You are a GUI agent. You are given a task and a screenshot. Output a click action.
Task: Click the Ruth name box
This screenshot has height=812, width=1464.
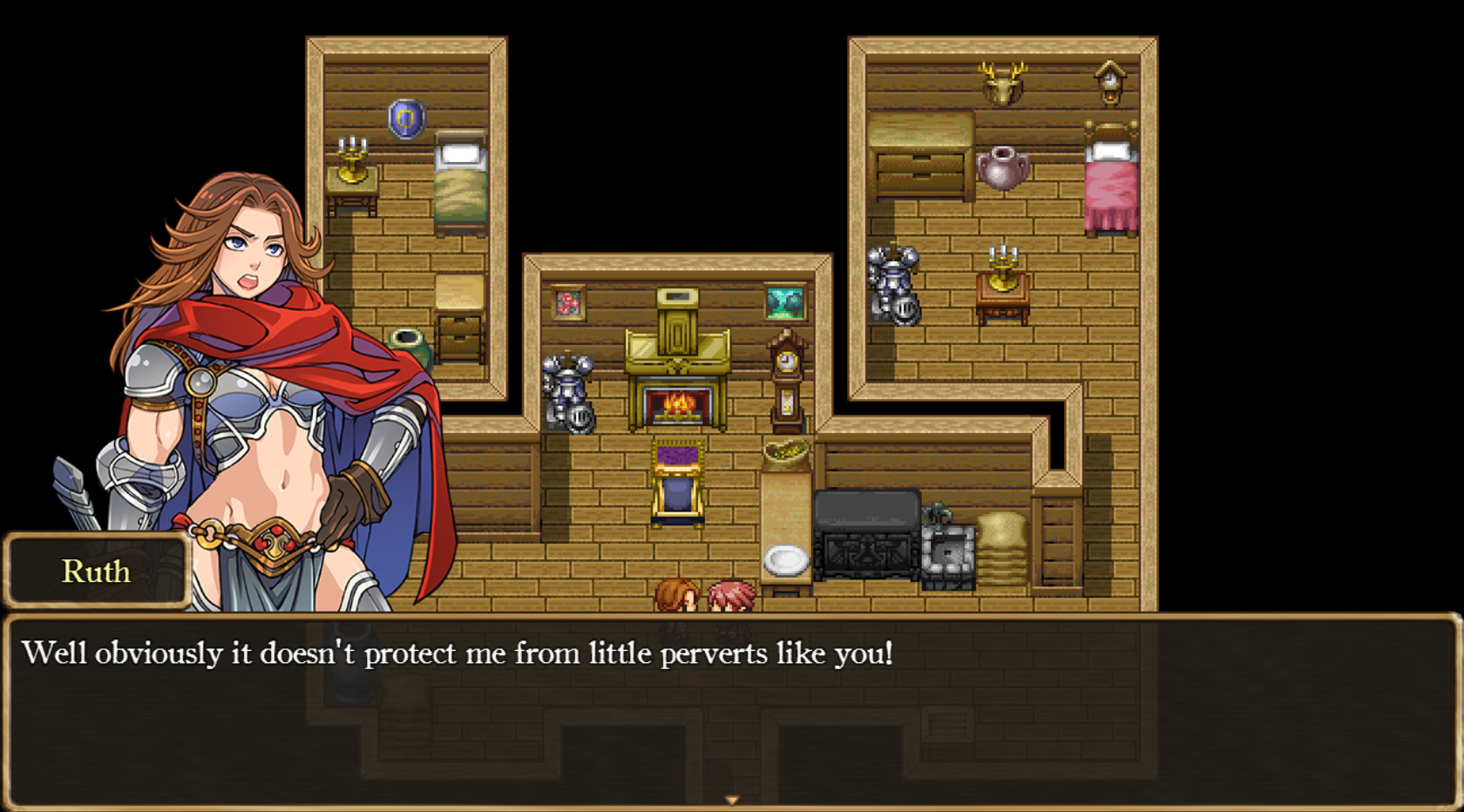(x=97, y=572)
